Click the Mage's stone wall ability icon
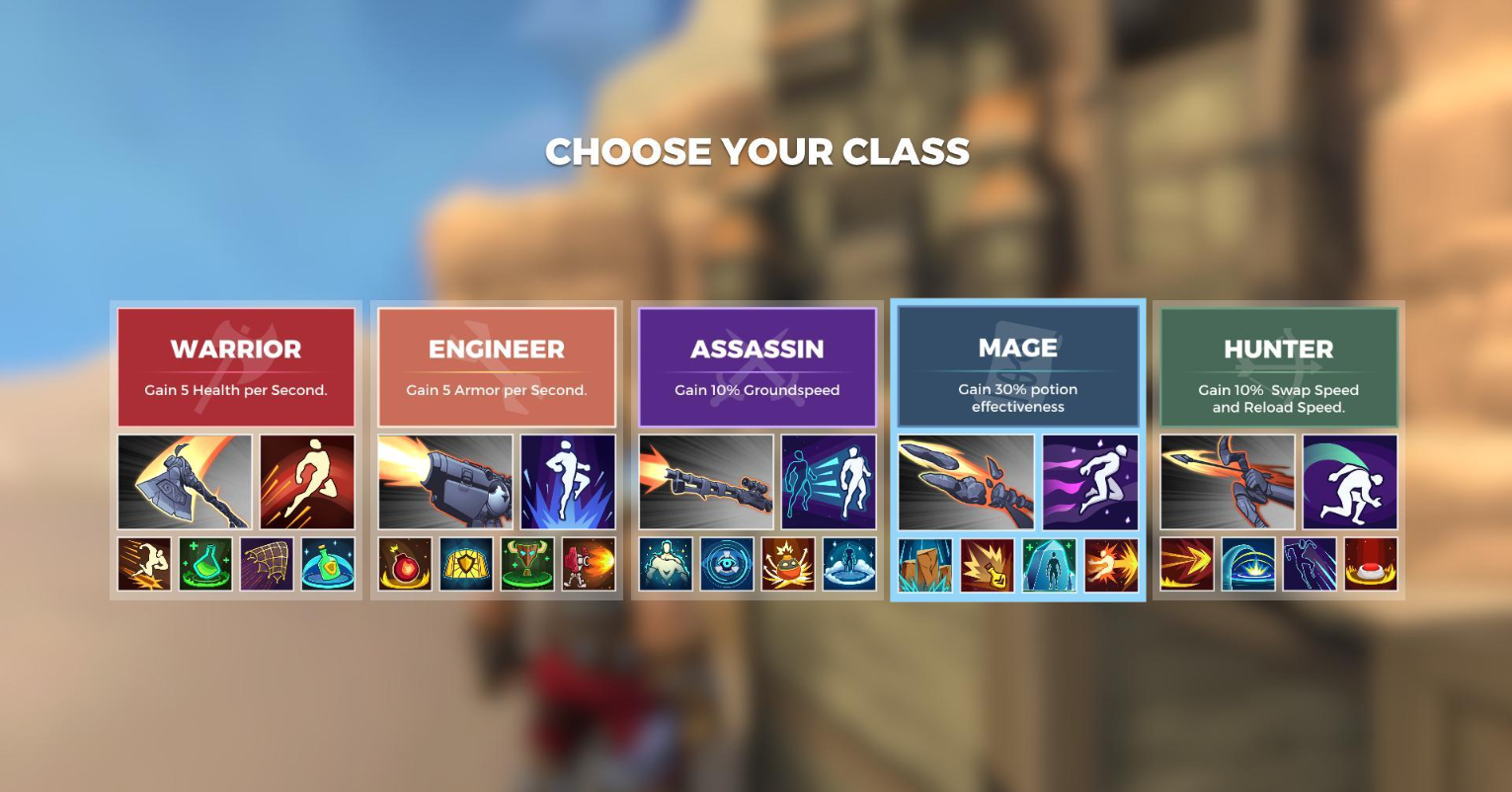Screen dimensions: 1512x792 pos(926,565)
